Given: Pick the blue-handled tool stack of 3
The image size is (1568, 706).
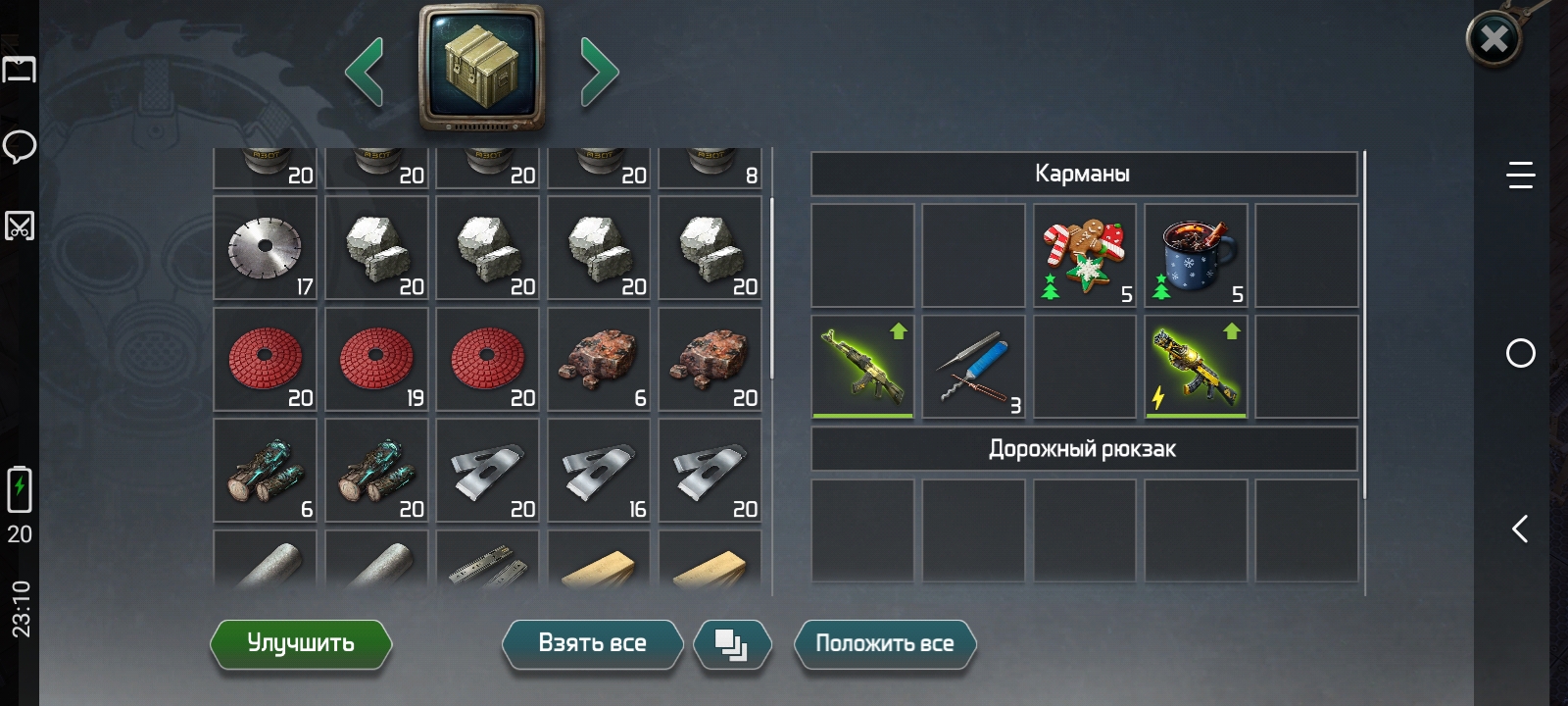Looking at the screenshot, I should (x=974, y=367).
